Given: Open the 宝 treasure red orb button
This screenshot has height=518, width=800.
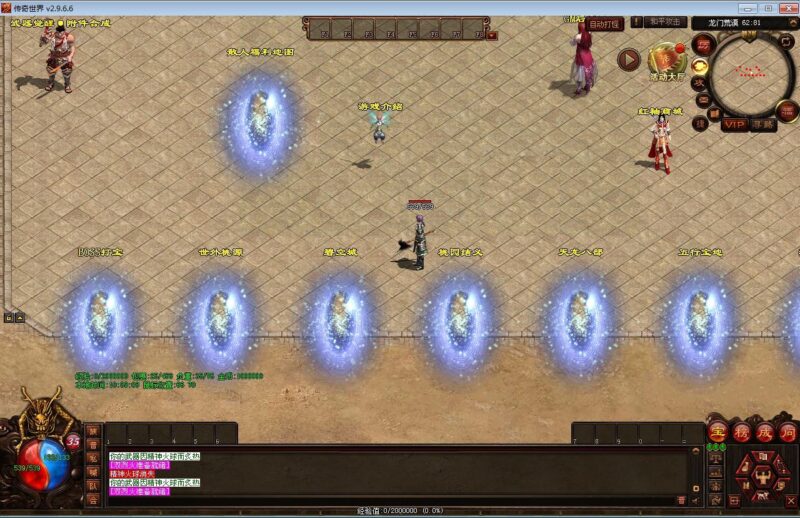Looking at the screenshot, I should [717, 432].
